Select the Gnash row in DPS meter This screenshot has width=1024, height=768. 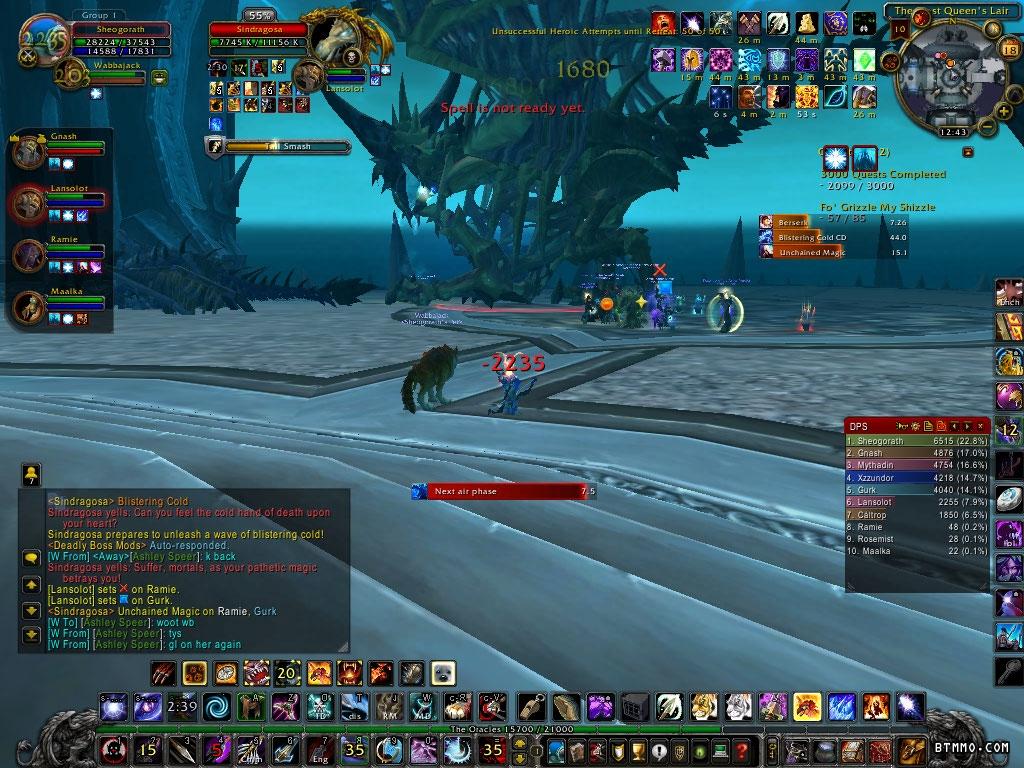point(917,453)
